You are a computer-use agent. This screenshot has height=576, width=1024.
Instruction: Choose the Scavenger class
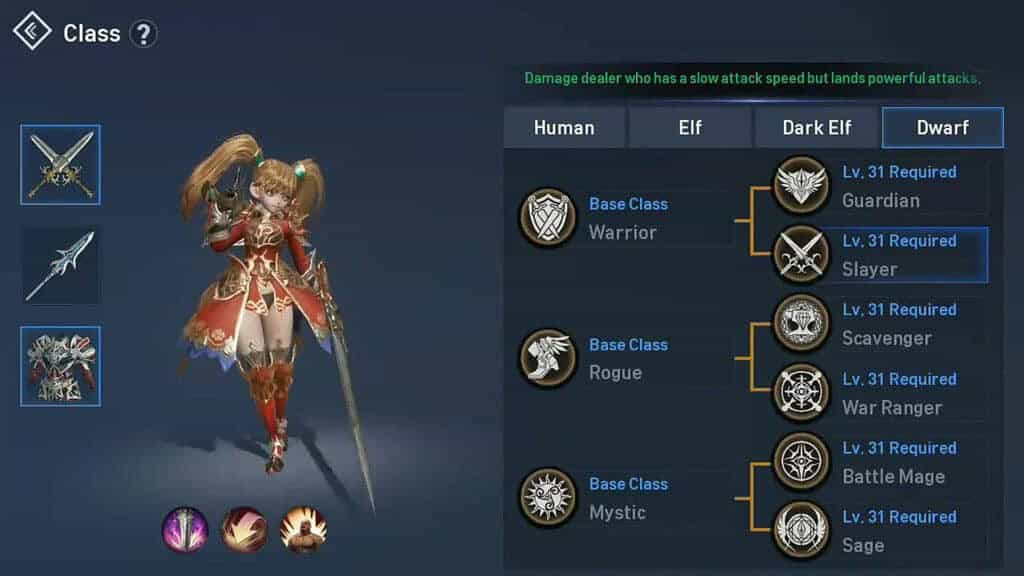(880, 324)
